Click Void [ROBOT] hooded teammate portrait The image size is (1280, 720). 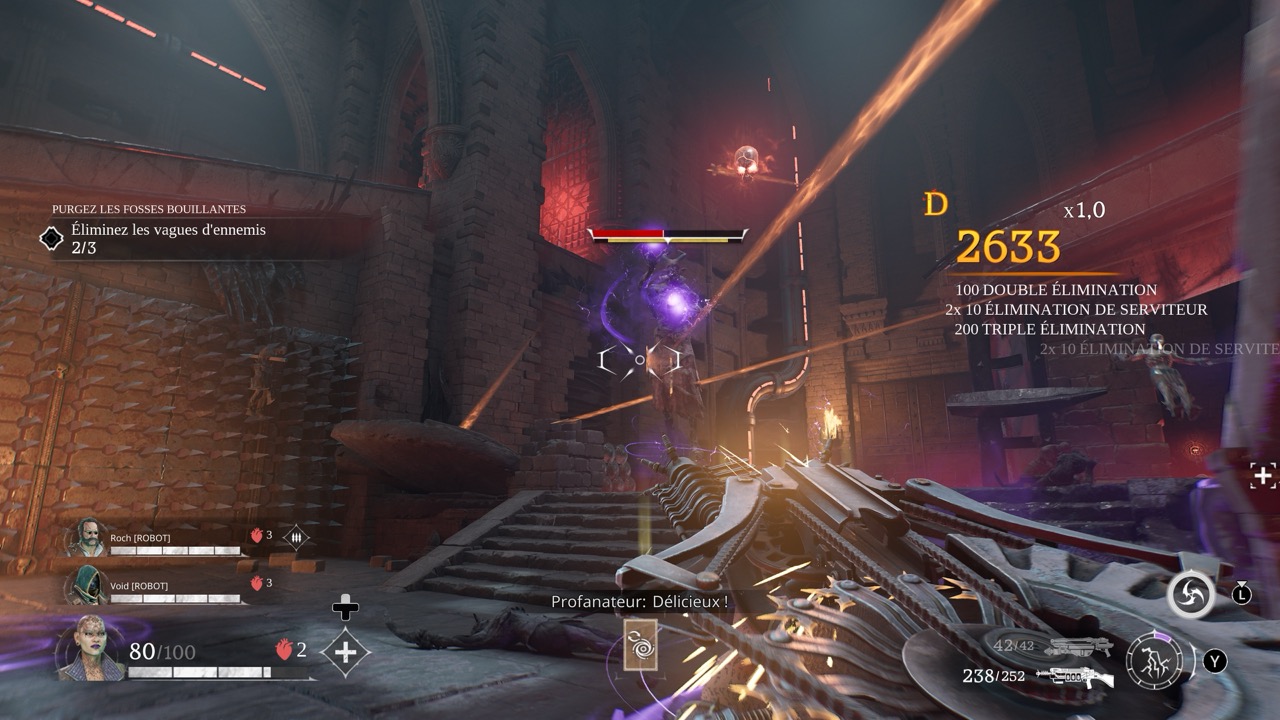click(85, 586)
